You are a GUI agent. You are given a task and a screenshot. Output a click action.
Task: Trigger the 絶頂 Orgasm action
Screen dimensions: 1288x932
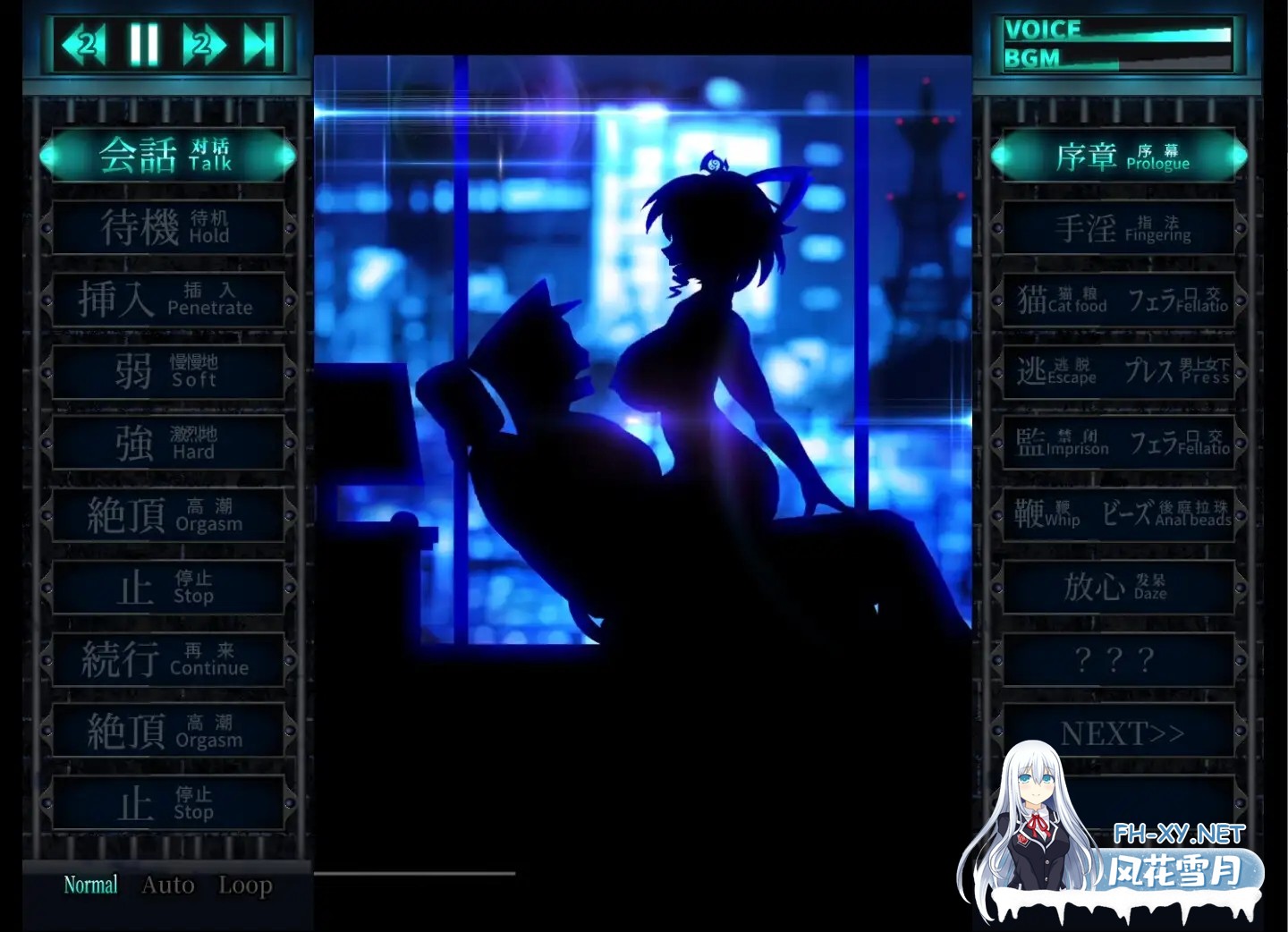click(x=167, y=516)
